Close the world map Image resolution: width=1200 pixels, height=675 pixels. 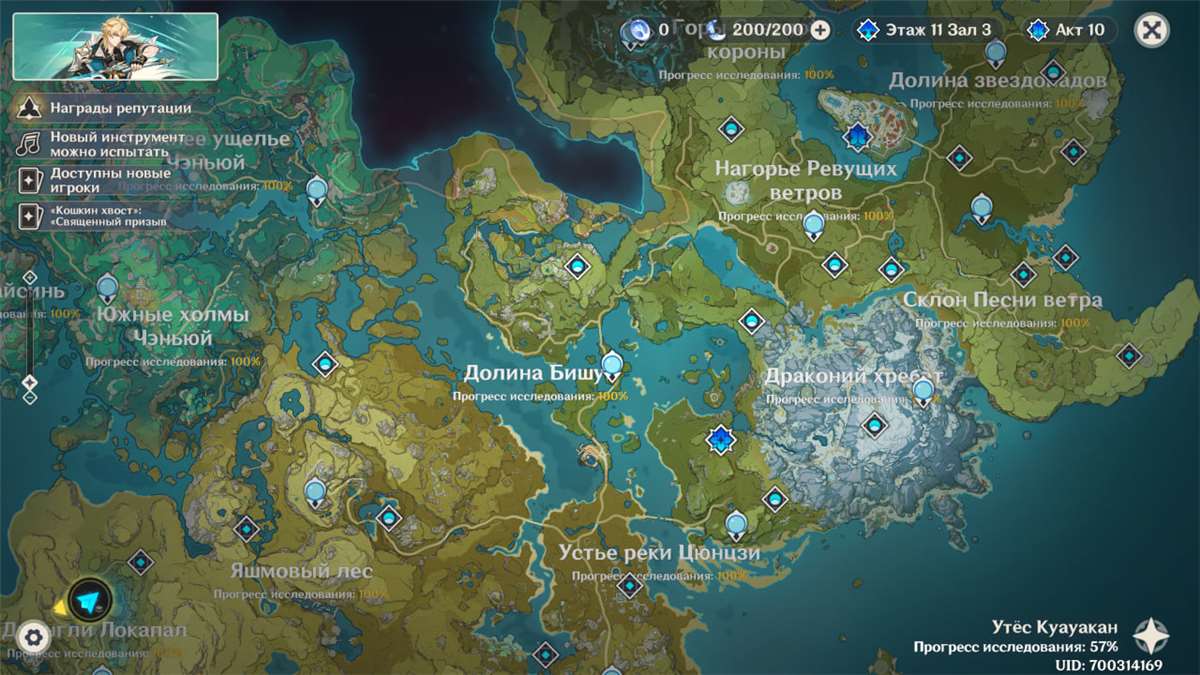(1152, 30)
